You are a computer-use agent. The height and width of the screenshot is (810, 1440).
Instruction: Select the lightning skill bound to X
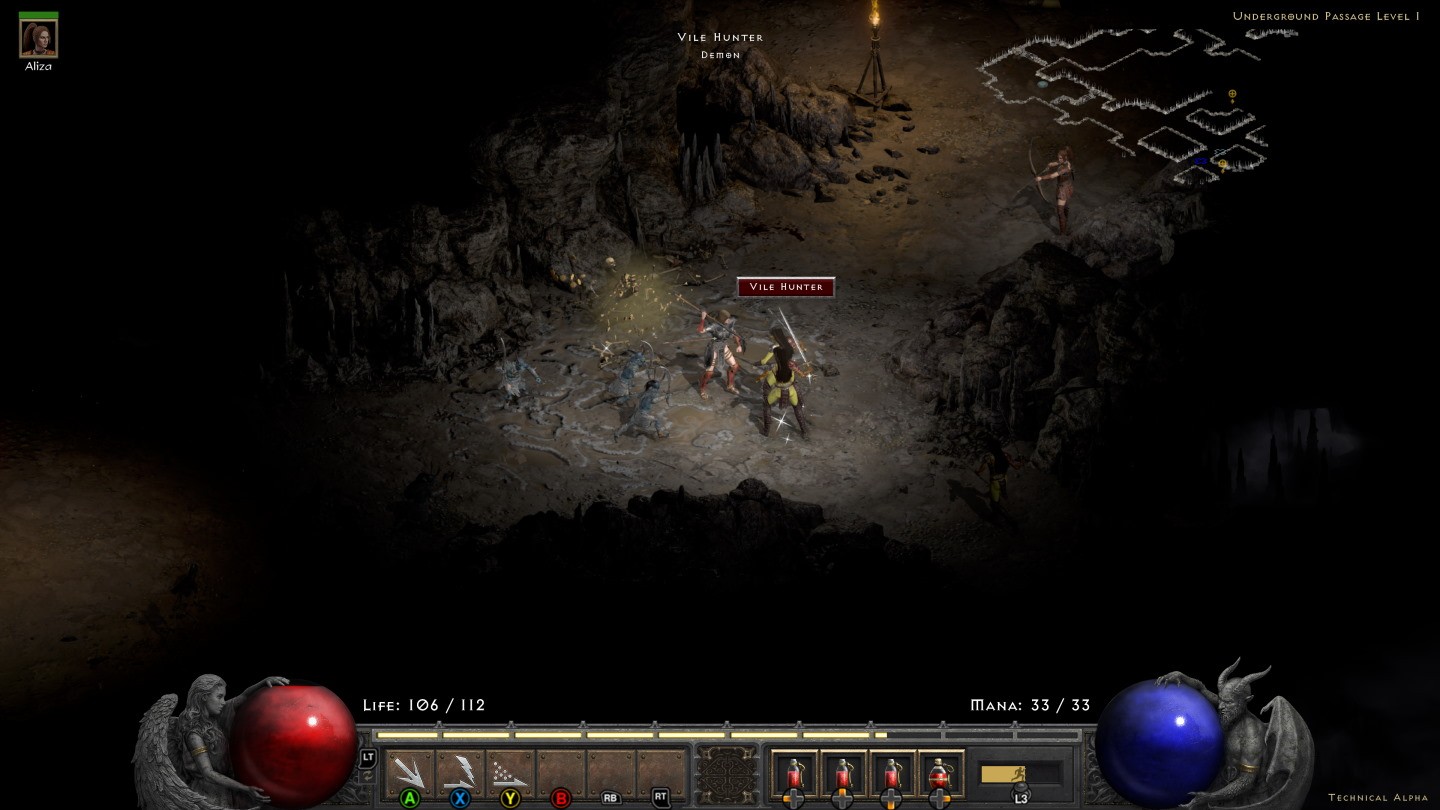point(462,770)
